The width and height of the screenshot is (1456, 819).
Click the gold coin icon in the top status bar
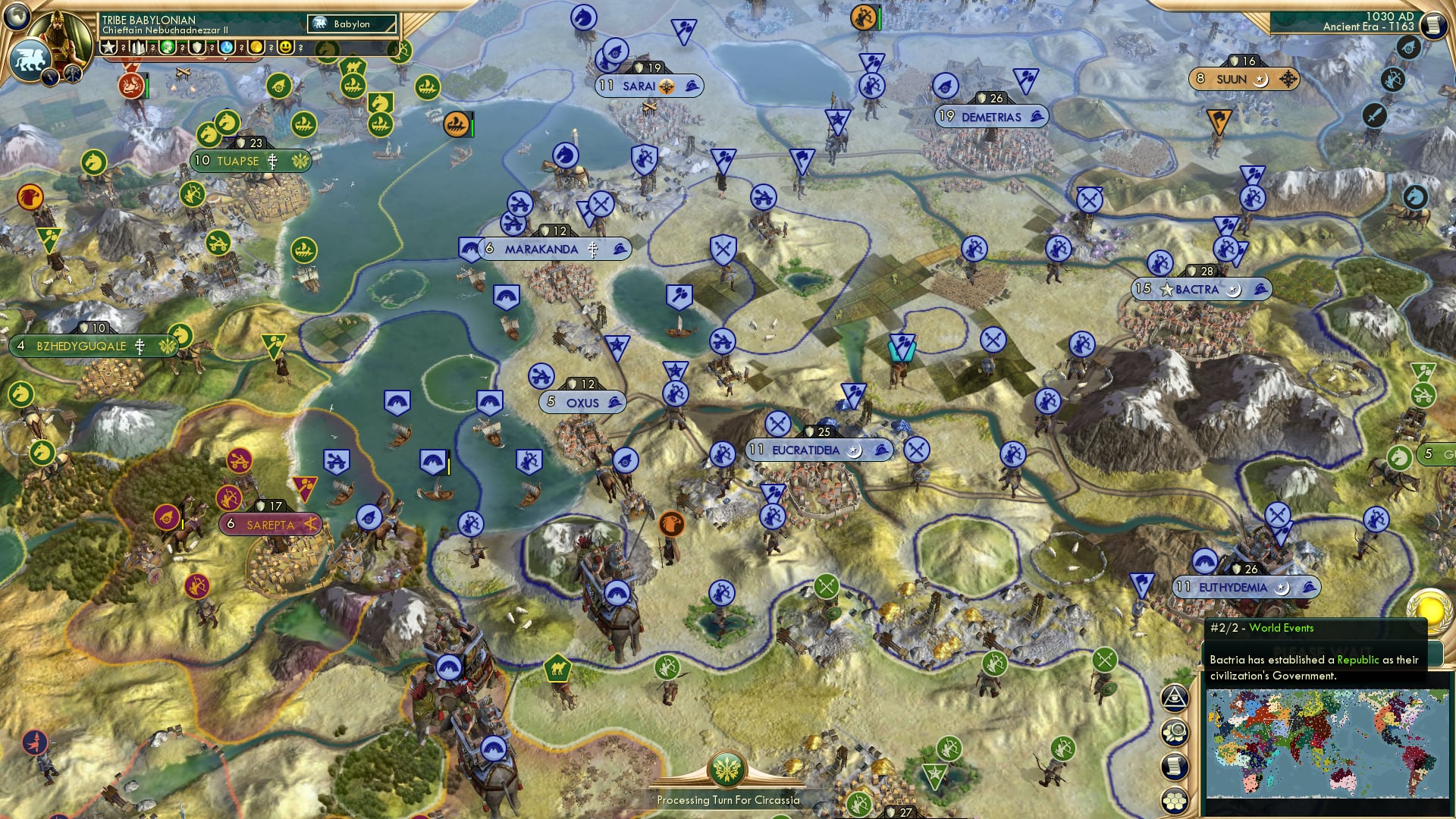click(x=255, y=48)
